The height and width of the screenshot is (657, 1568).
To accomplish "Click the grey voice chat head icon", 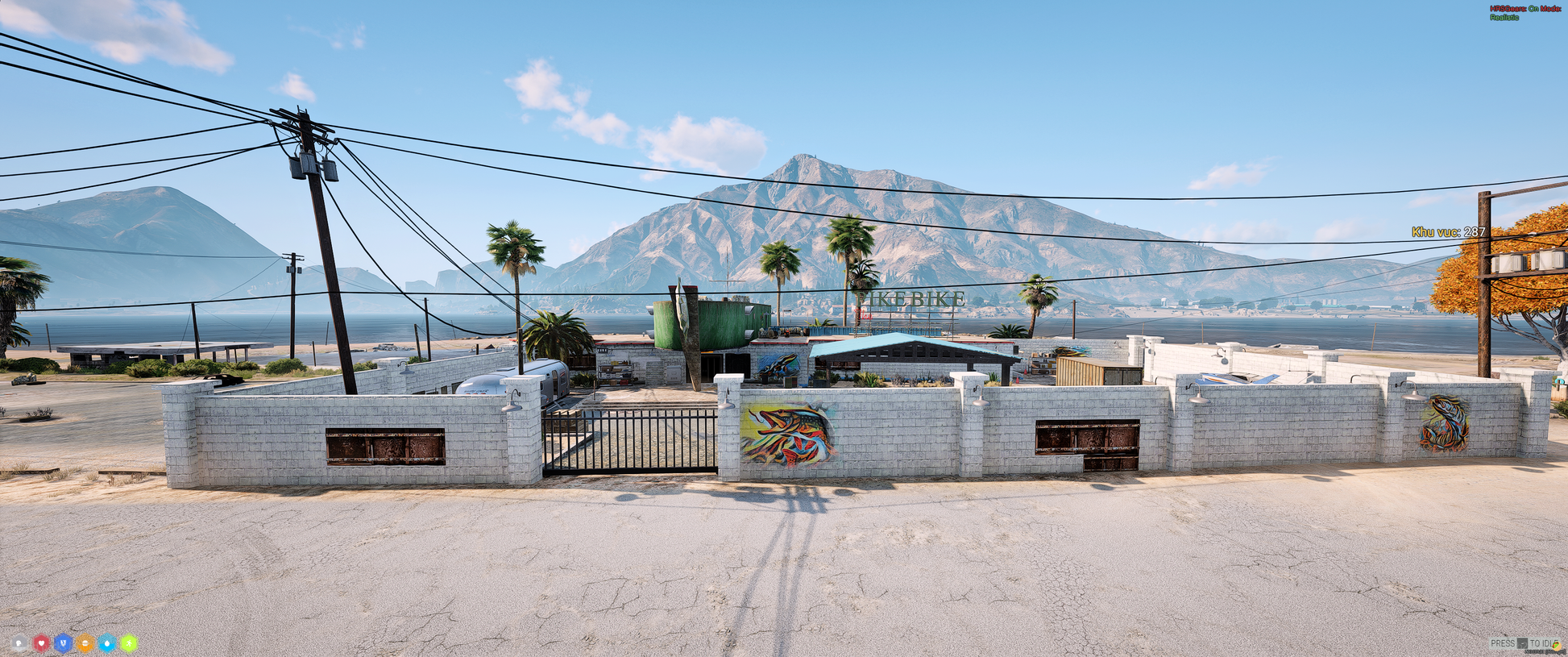I will pos(19,643).
